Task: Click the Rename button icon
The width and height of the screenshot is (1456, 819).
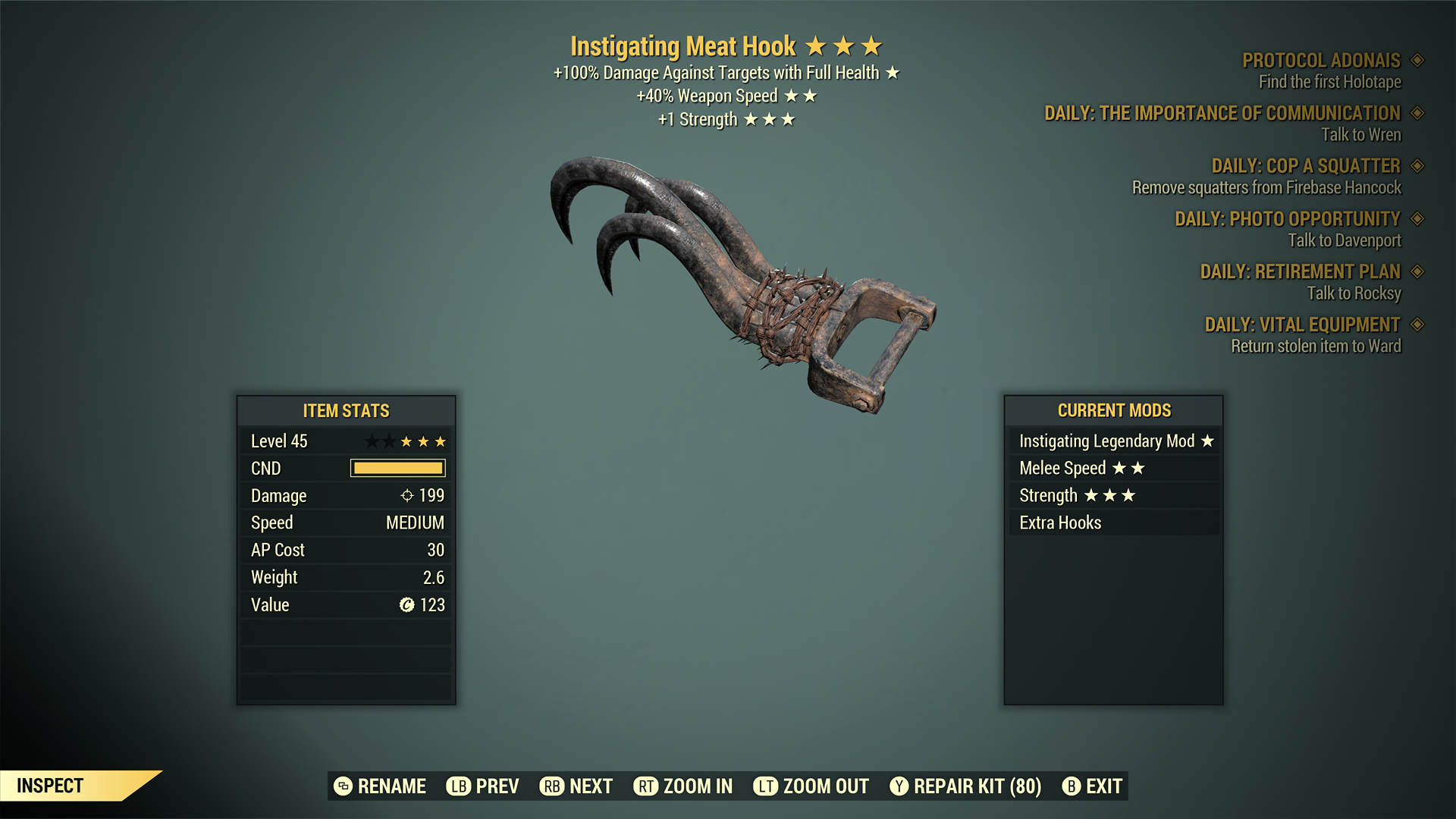Action: pyautogui.click(x=343, y=786)
